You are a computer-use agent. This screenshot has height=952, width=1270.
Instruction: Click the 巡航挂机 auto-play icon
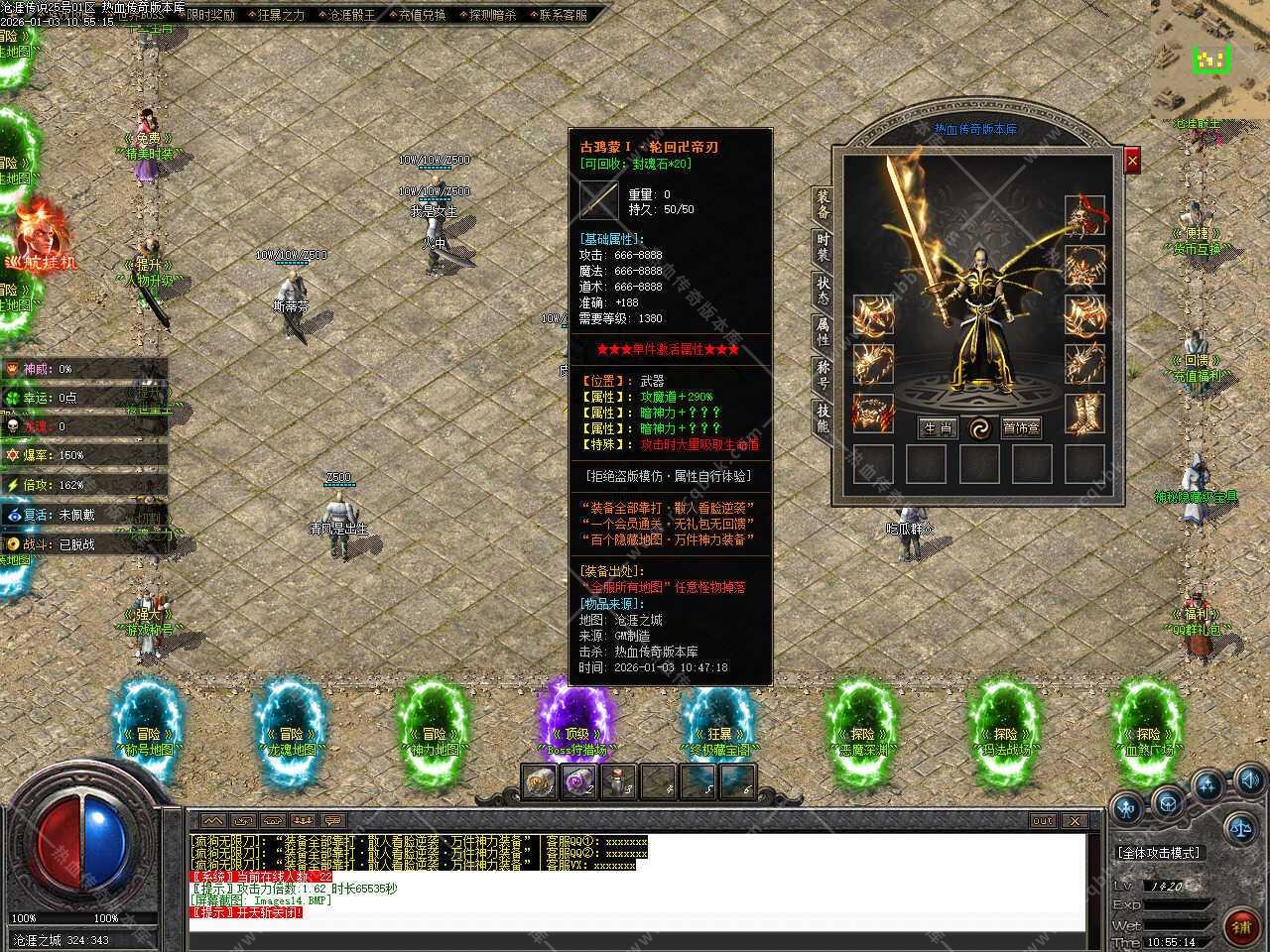coord(38,238)
